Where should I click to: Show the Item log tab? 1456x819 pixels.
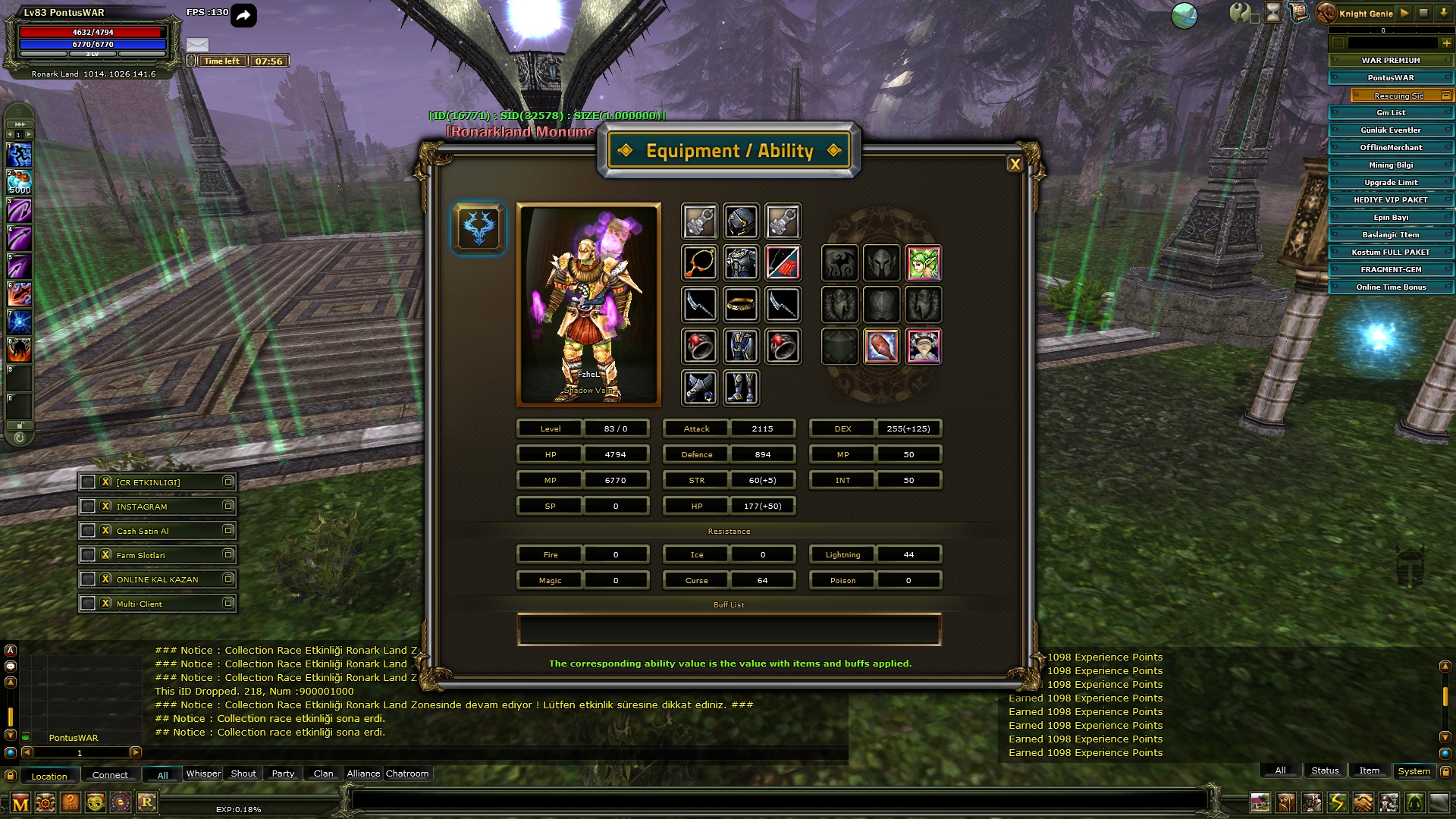(1369, 770)
